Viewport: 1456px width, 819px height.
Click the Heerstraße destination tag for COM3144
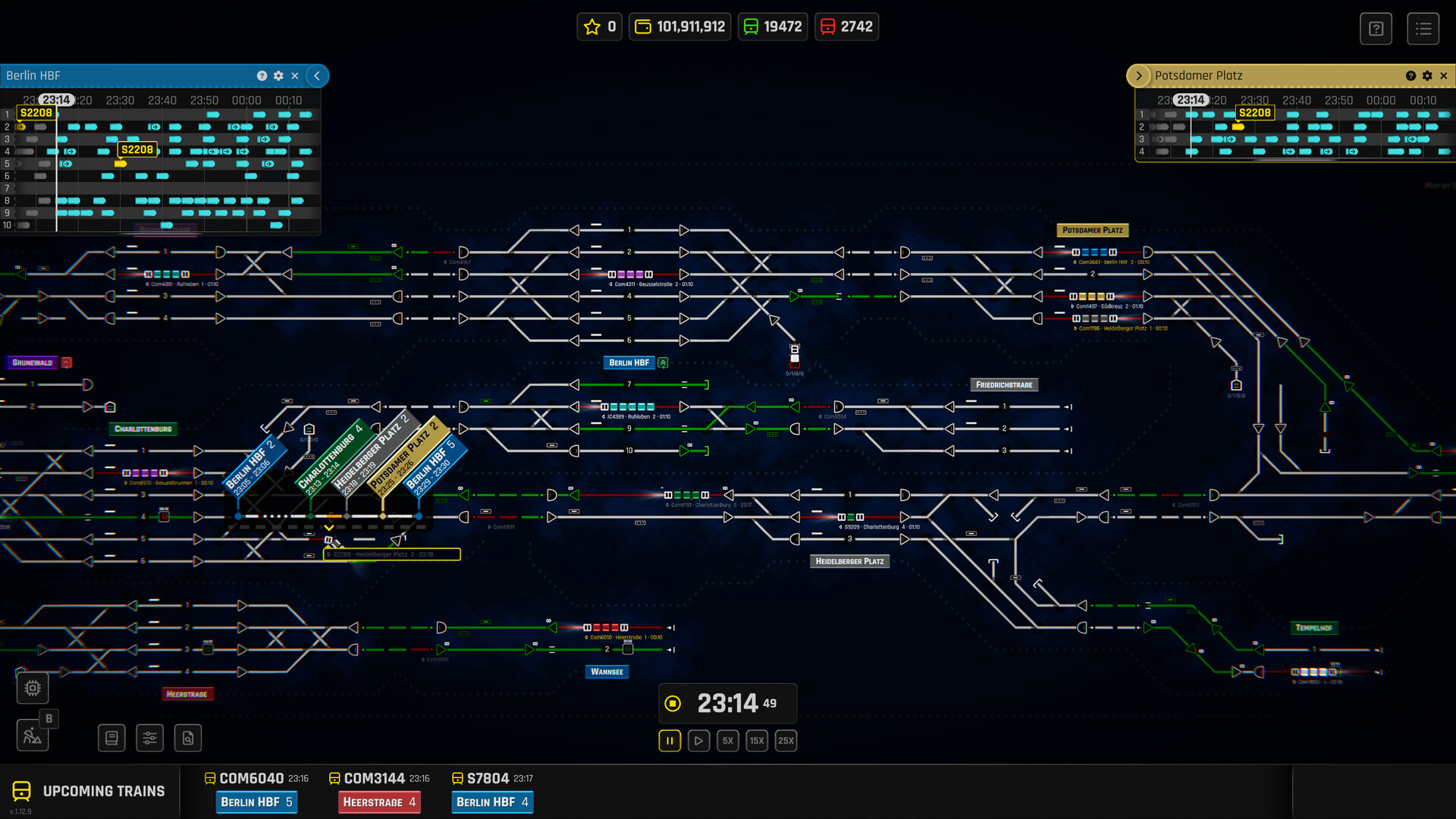(x=379, y=802)
